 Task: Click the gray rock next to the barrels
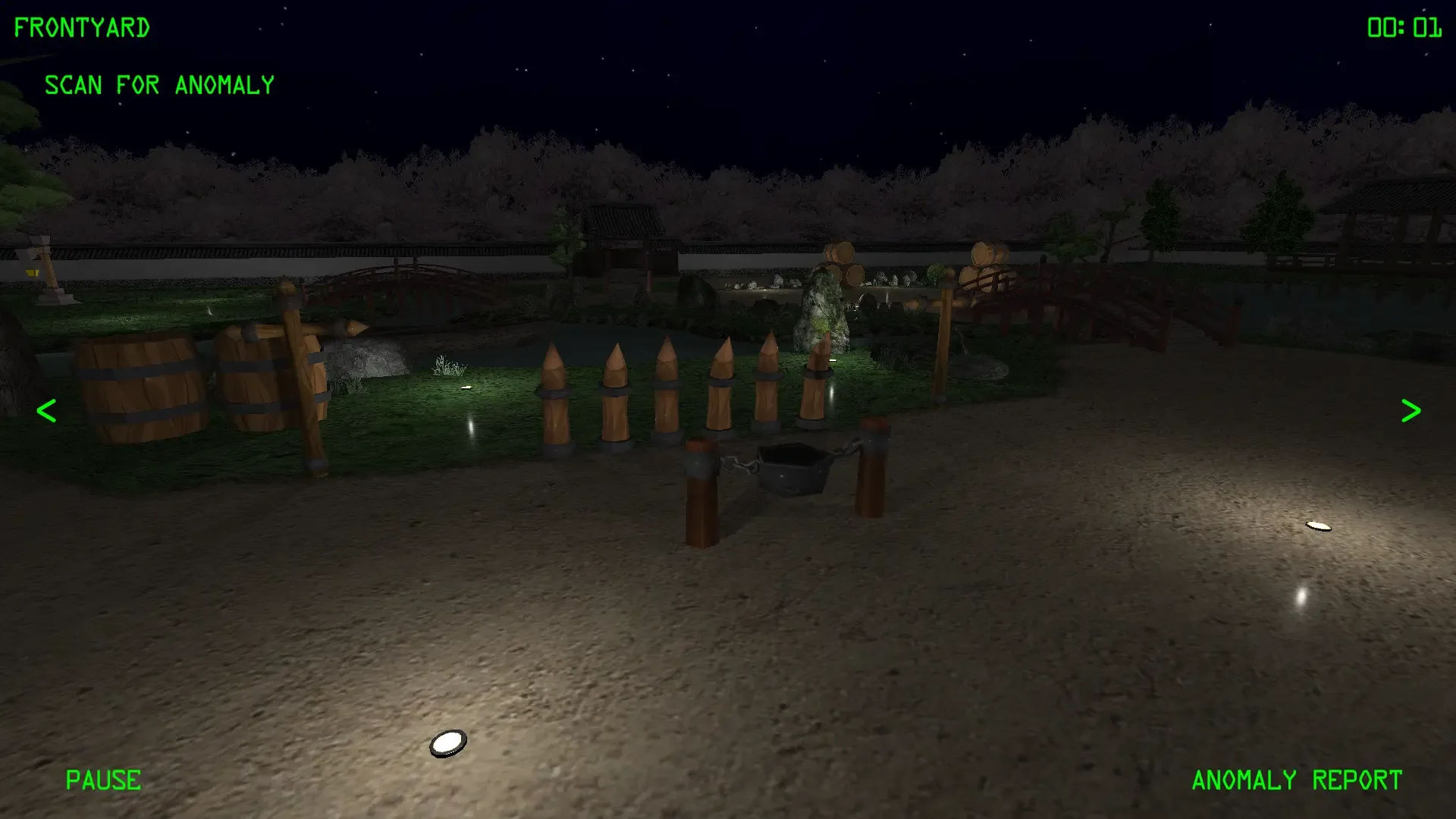(364, 356)
